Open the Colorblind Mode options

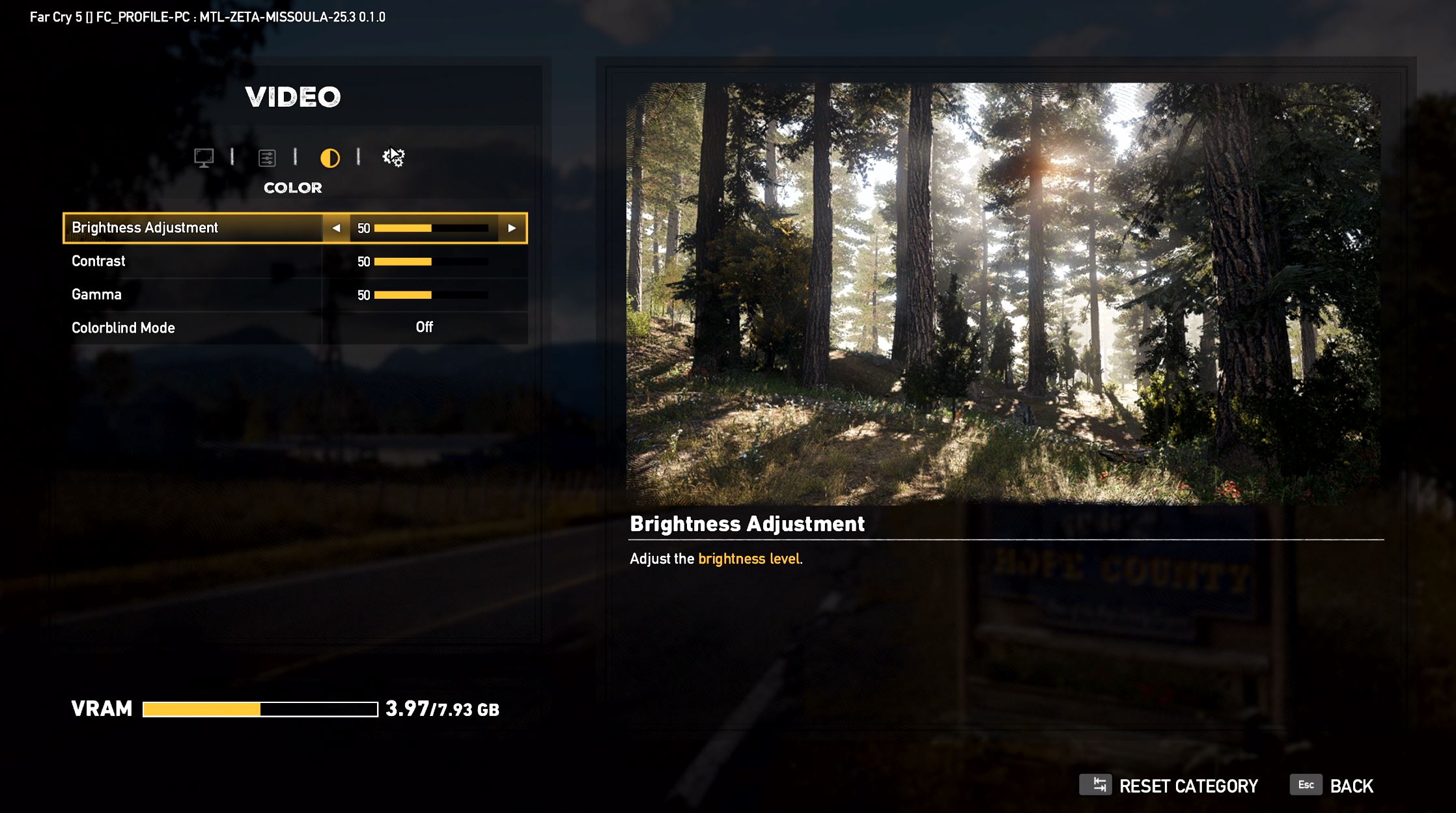[293, 327]
